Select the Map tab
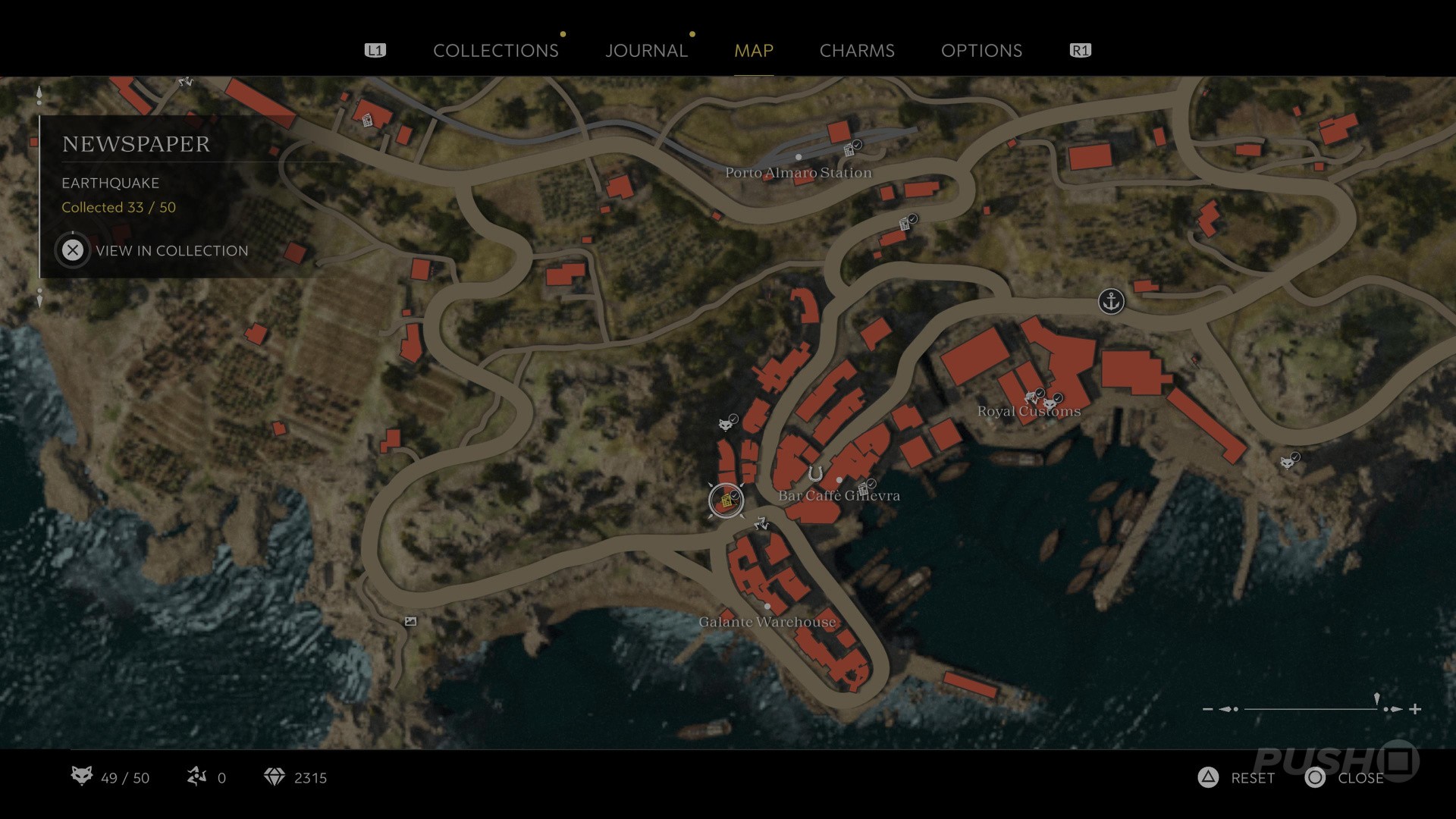Viewport: 1456px width, 819px height. 753,51
